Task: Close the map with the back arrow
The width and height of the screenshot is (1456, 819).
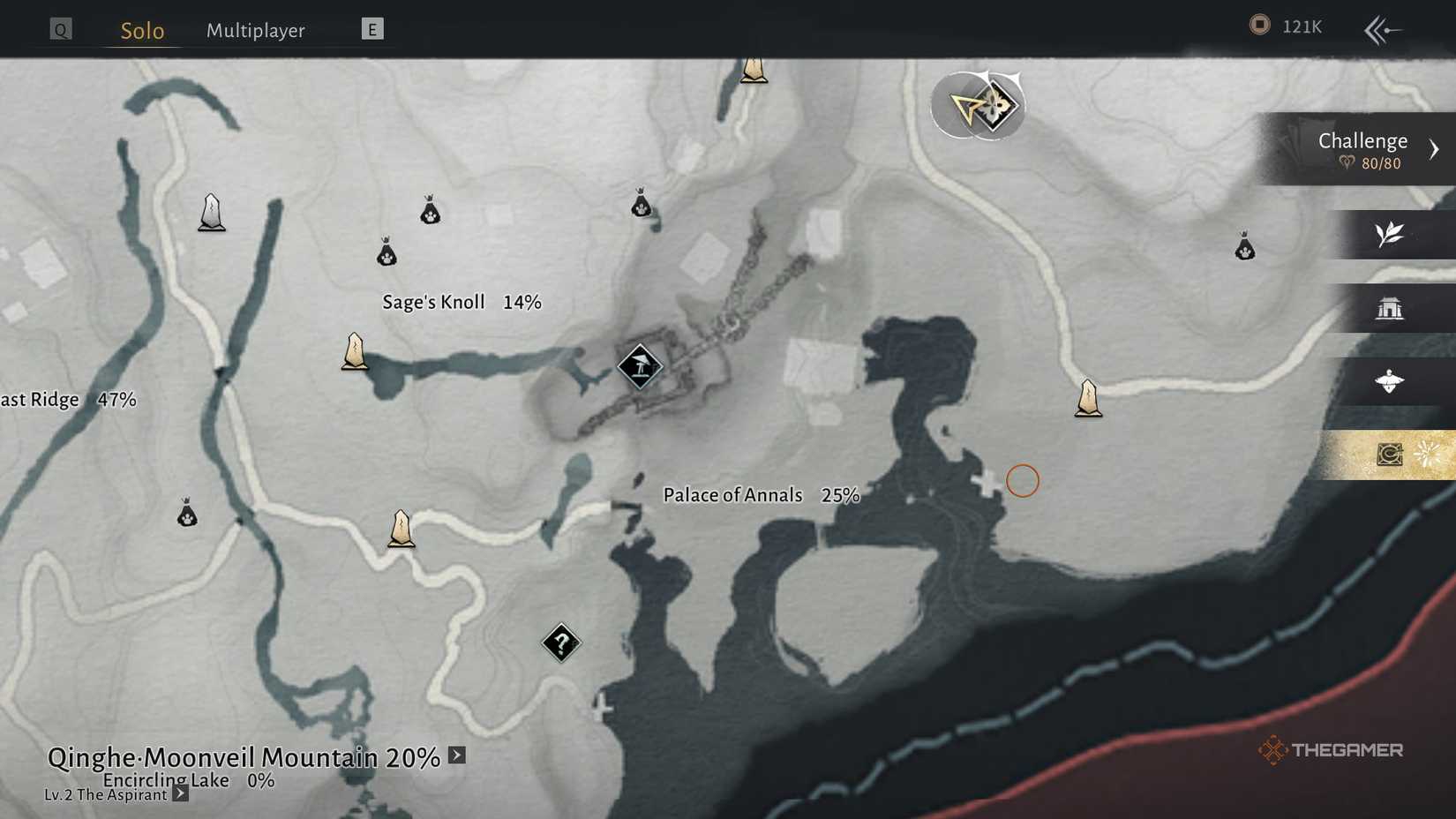Action: pos(1382,30)
